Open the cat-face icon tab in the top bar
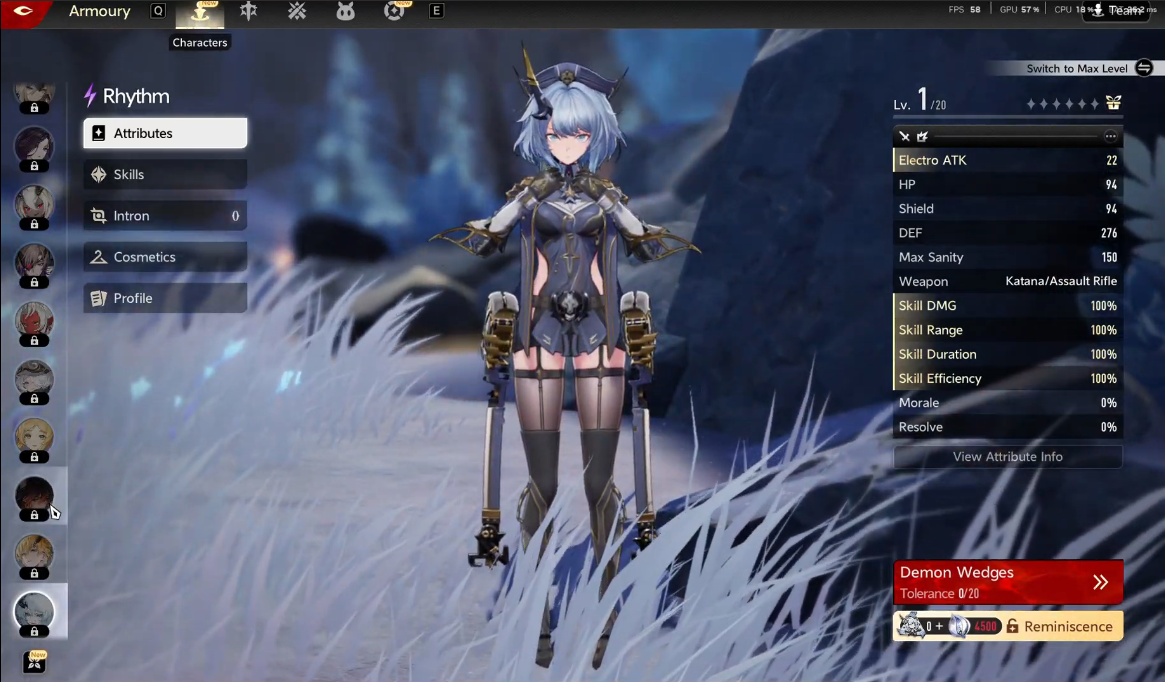Viewport: 1165px width, 682px height. 346,11
